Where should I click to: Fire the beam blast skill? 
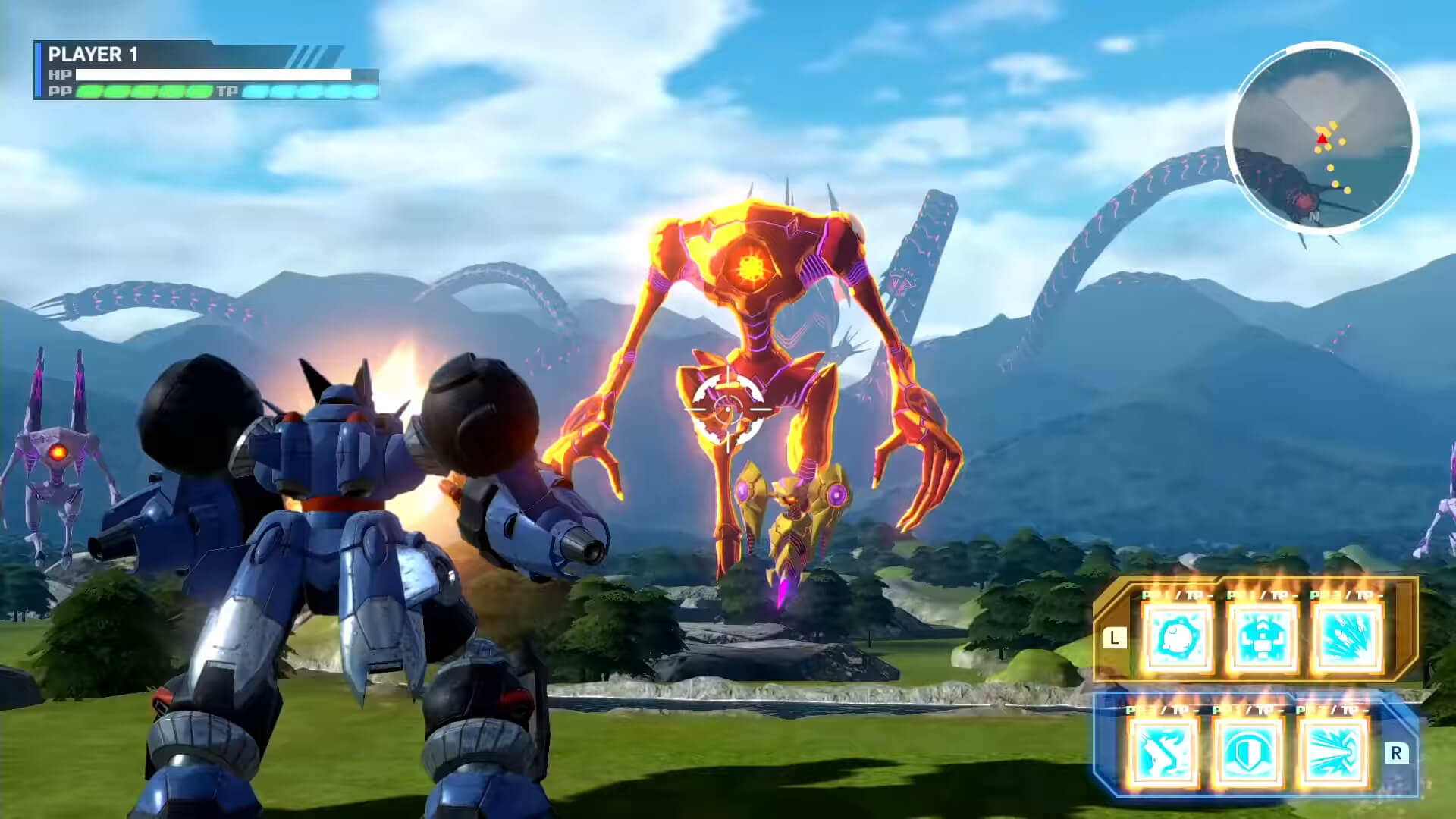point(1332,752)
